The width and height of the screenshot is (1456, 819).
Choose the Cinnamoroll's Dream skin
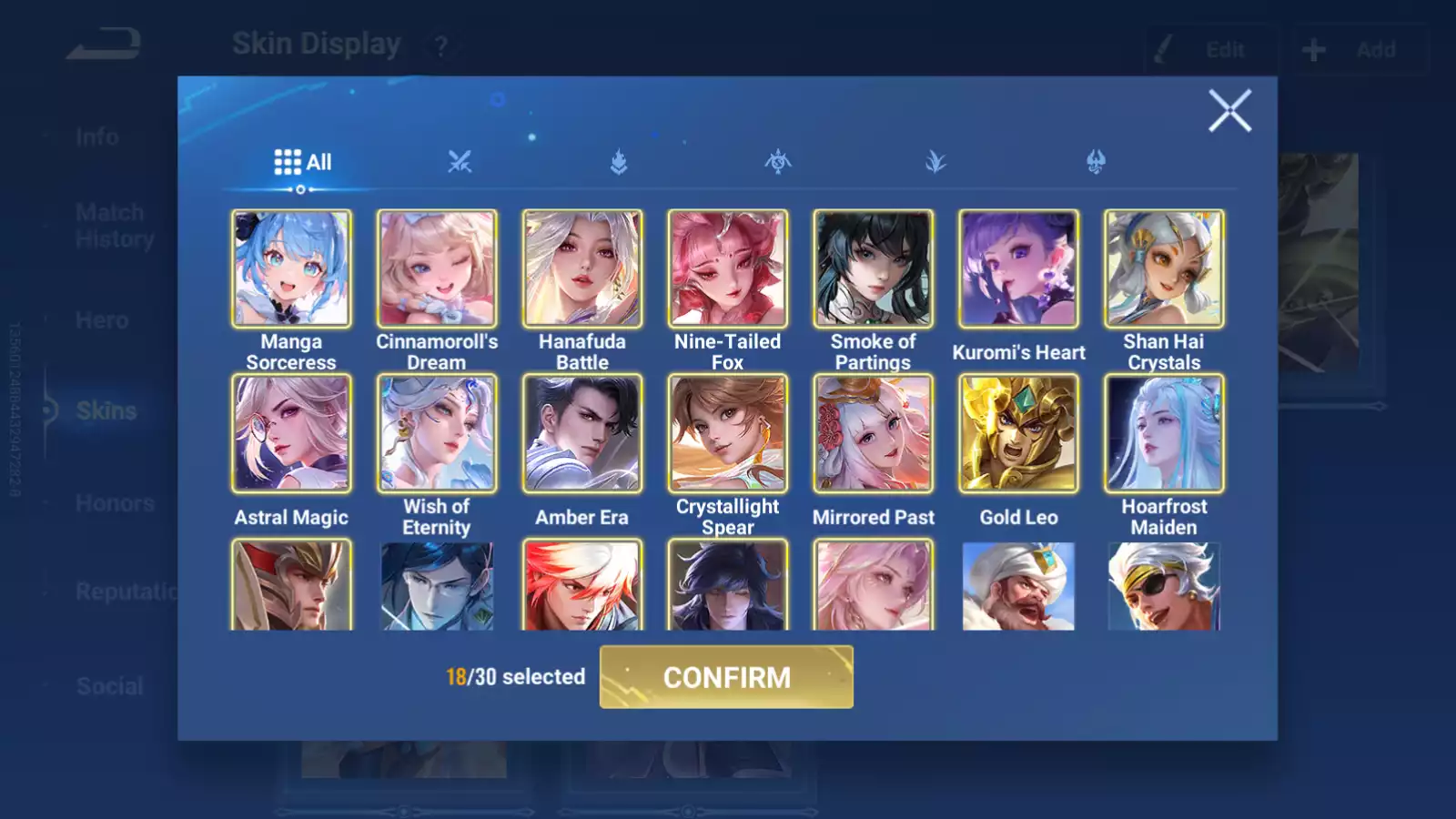(x=437, y=269)
